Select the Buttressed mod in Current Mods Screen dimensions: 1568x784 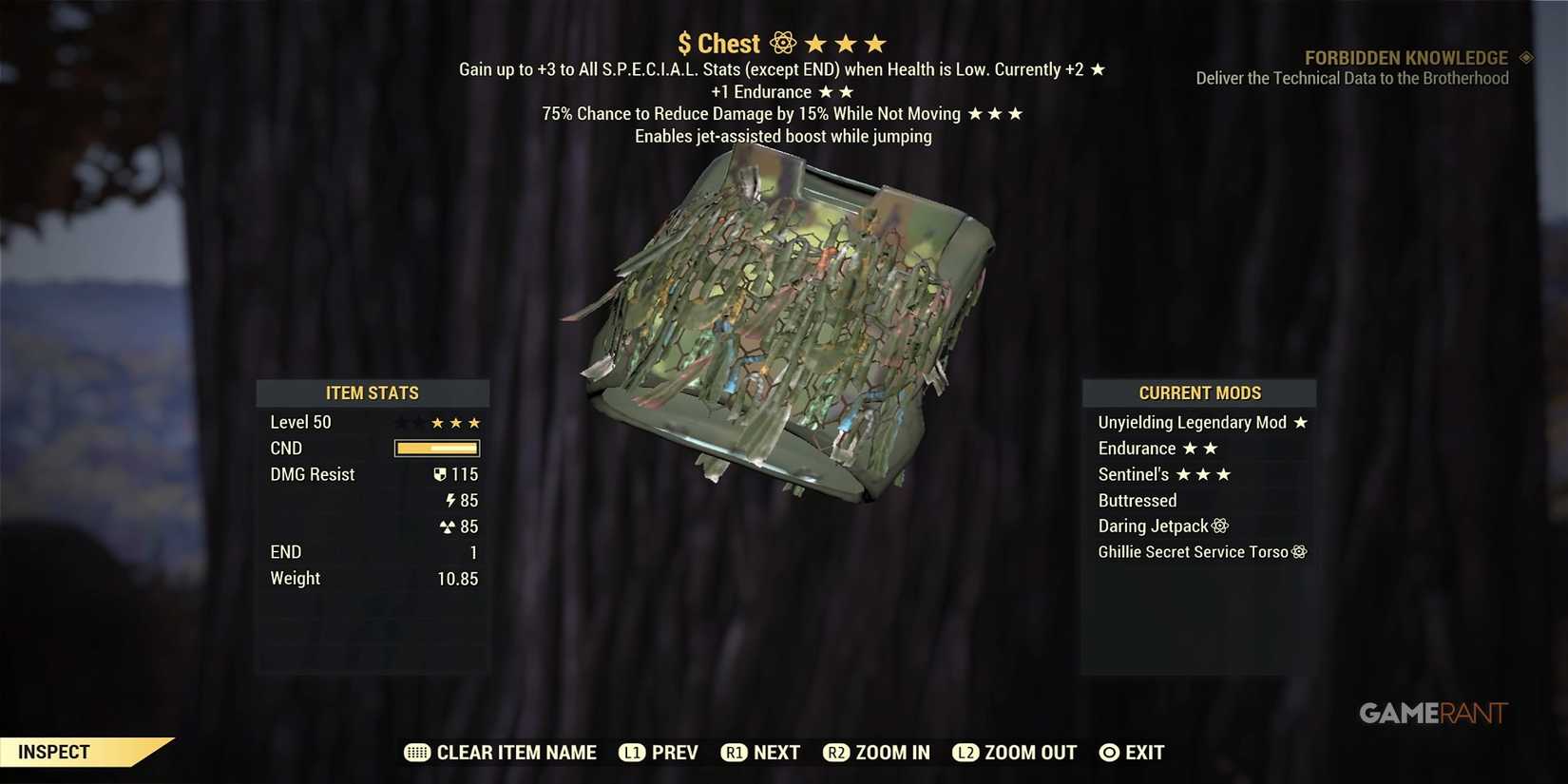click(1138, 500)
